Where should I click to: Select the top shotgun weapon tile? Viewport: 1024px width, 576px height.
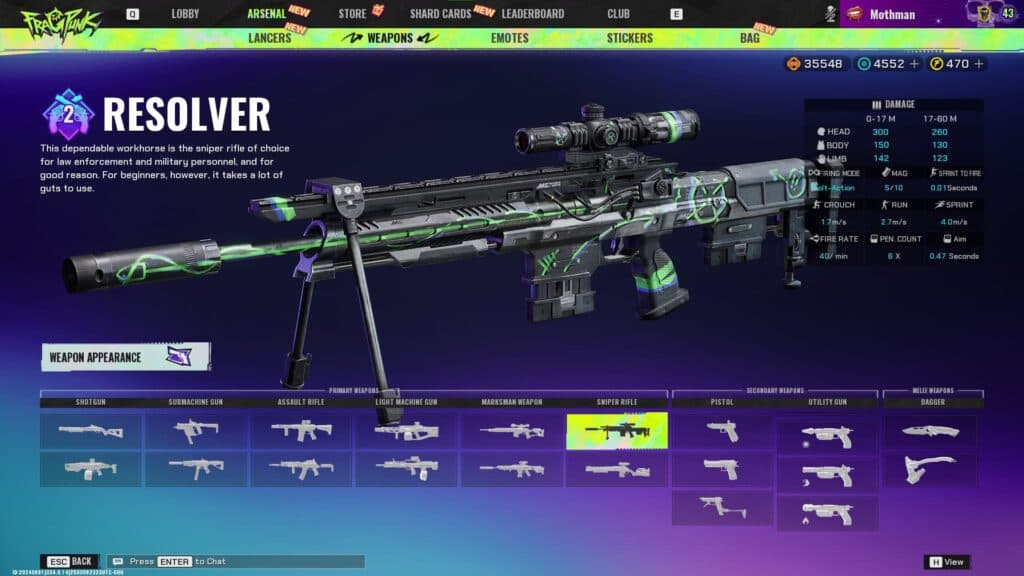click(x=91, y=431)
